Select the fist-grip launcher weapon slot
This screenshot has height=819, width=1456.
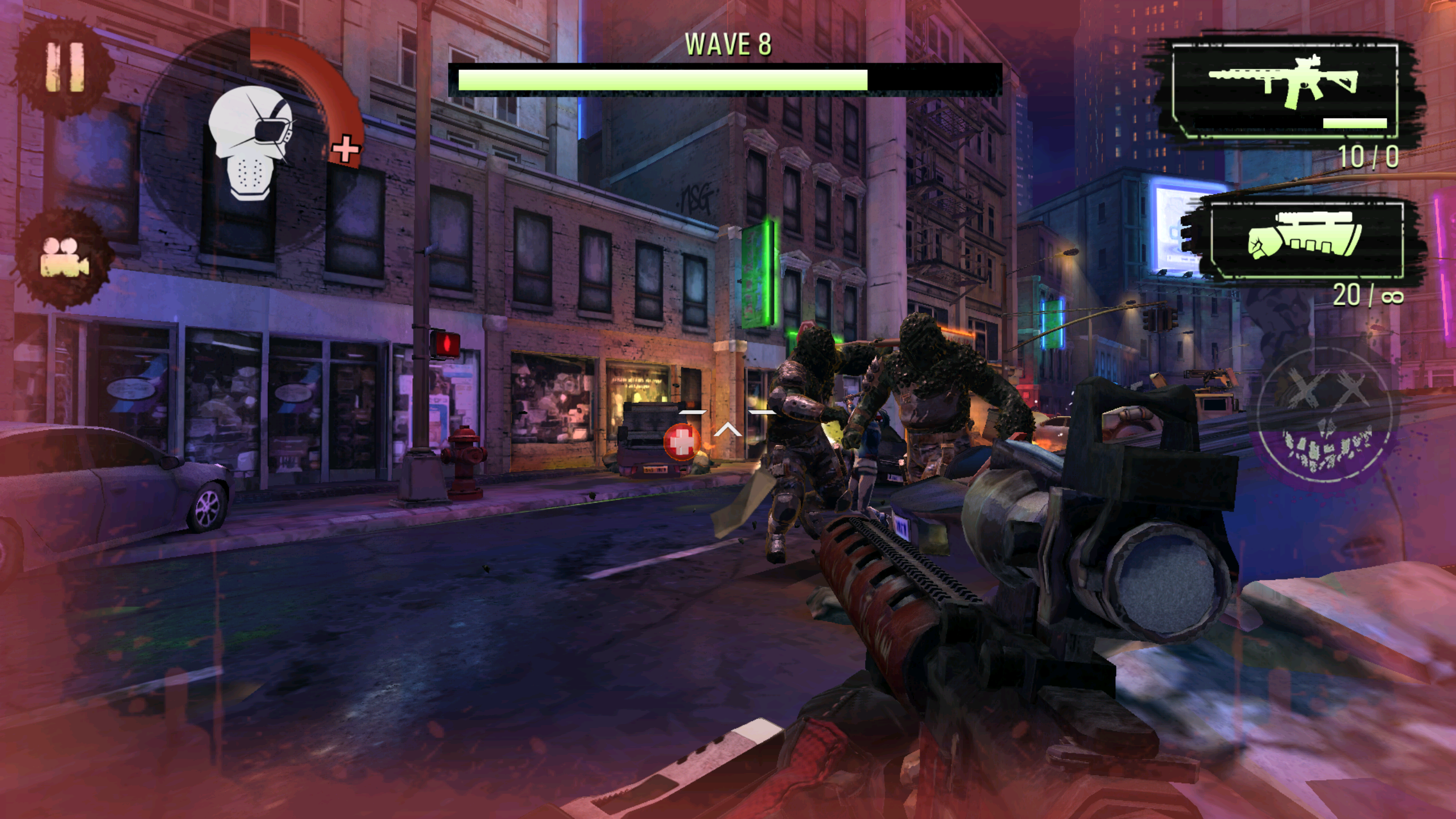tap(1306, 240)
